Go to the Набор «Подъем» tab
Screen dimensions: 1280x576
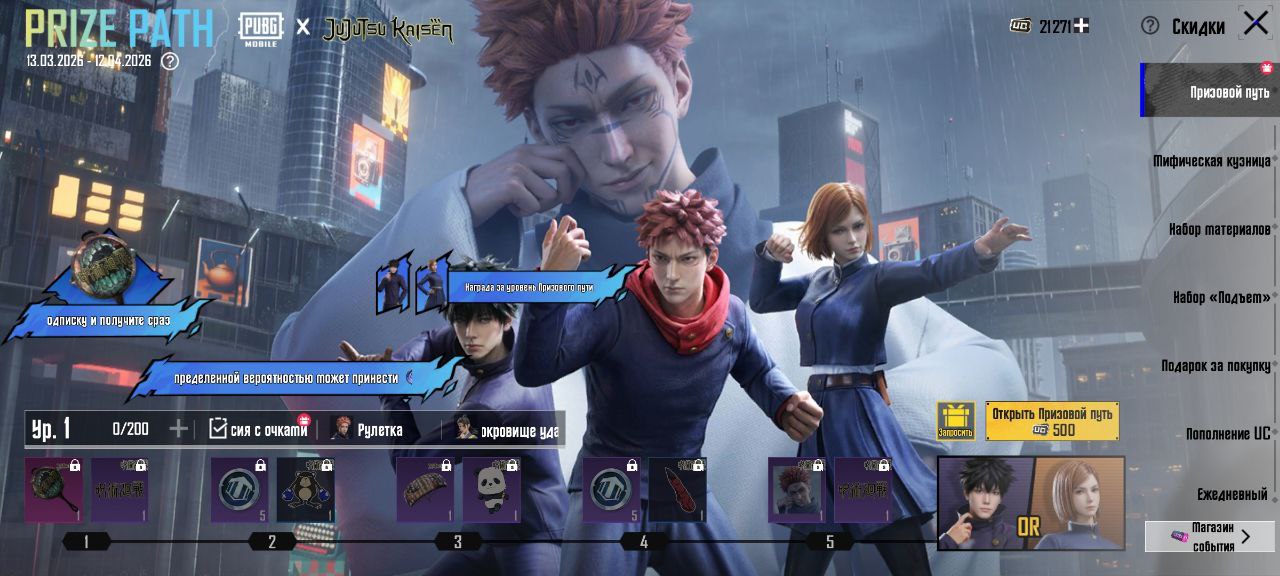click(1221, 297)
